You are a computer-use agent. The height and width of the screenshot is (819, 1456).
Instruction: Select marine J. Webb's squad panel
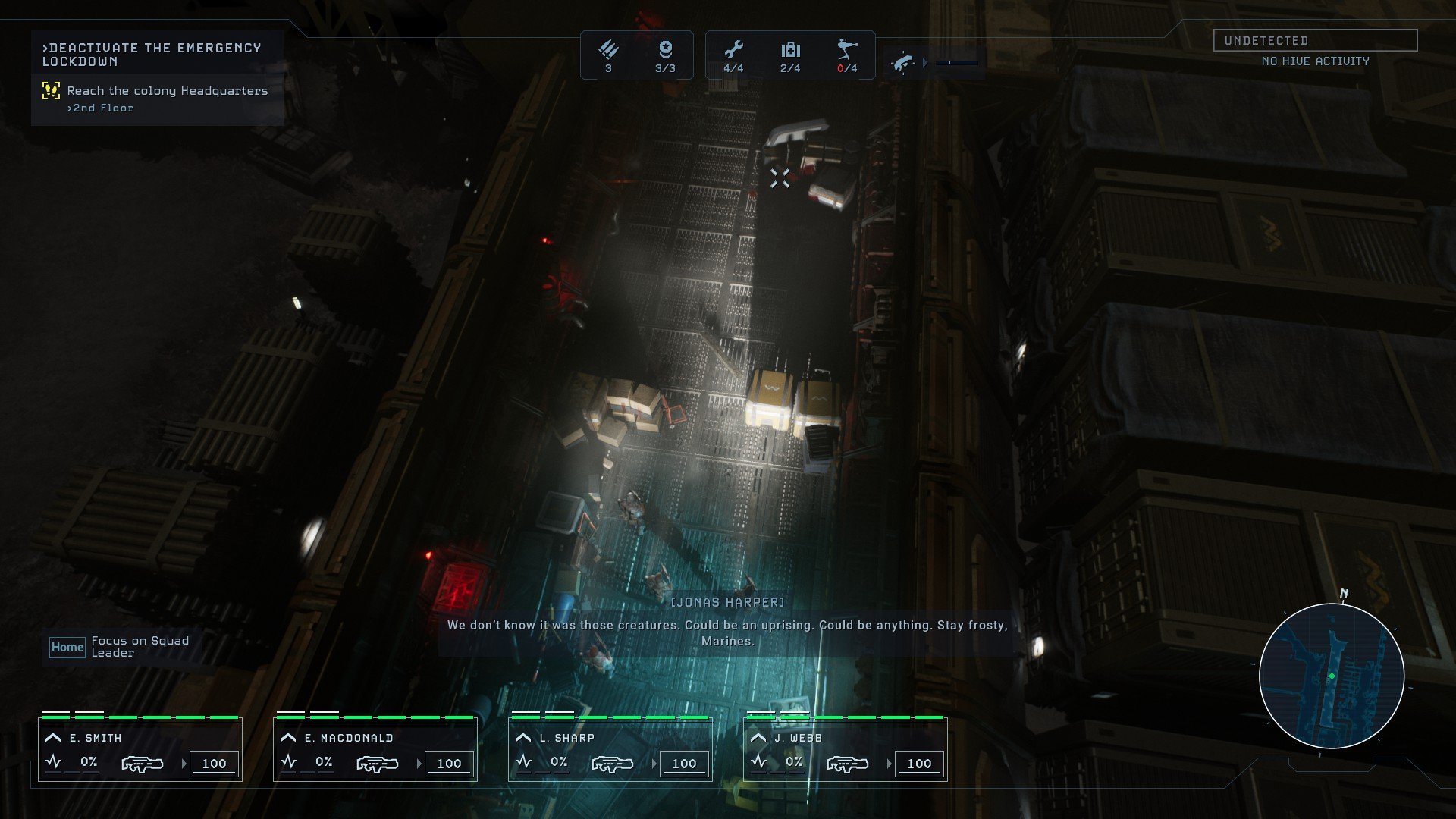click(846, 749)
